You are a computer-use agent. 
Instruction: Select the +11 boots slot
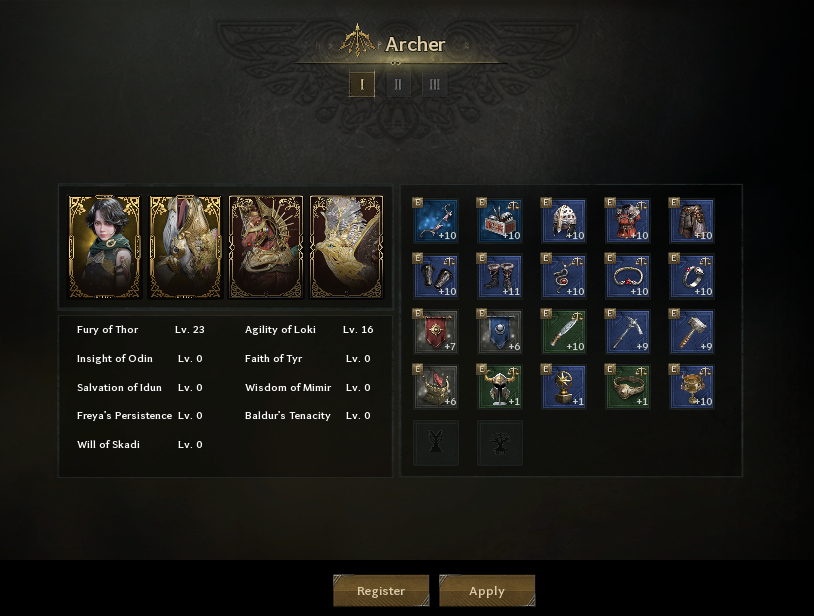click(x=500, y=276)
